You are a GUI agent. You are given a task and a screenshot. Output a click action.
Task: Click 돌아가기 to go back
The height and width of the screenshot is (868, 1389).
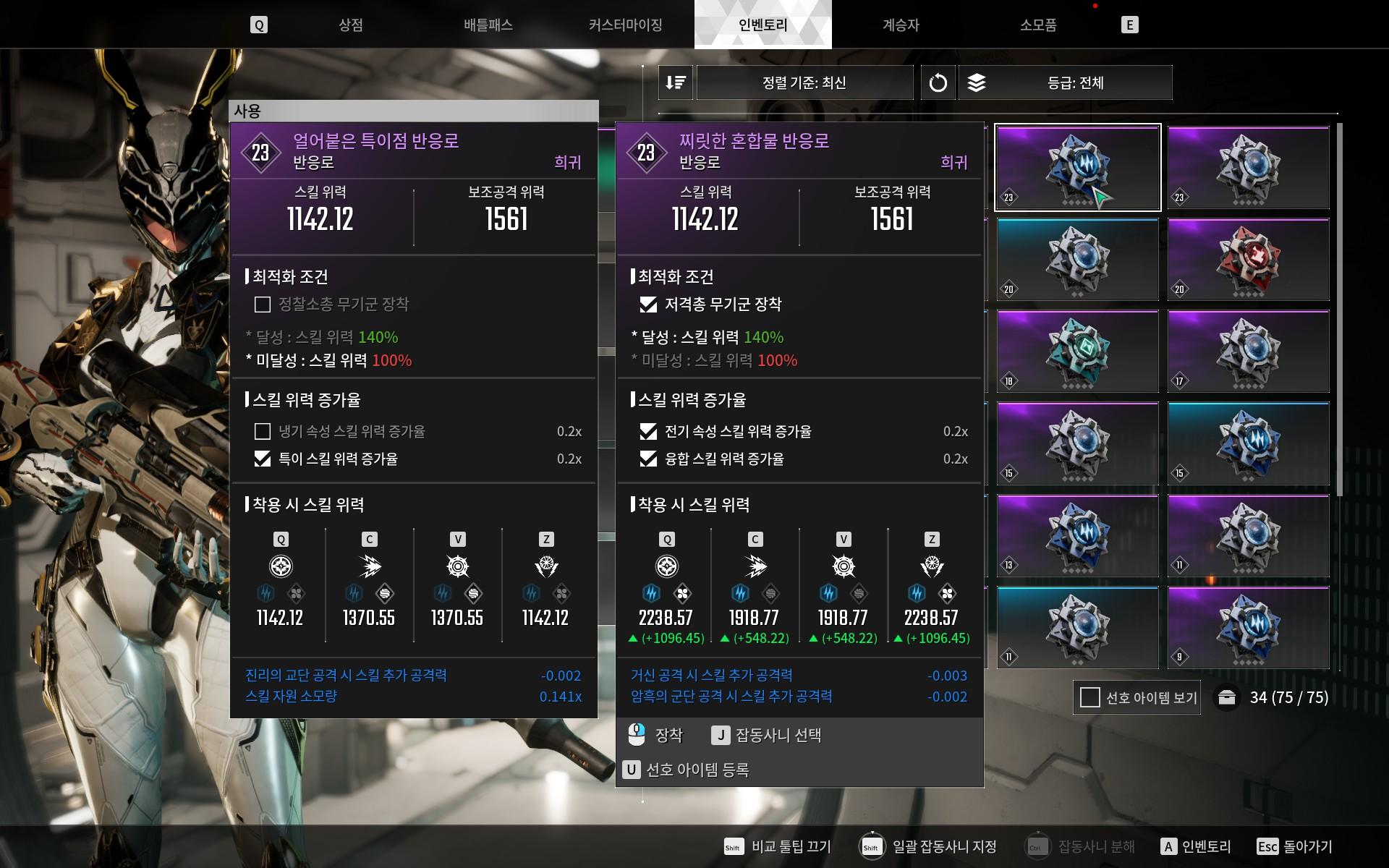(x=1307, y=846)
